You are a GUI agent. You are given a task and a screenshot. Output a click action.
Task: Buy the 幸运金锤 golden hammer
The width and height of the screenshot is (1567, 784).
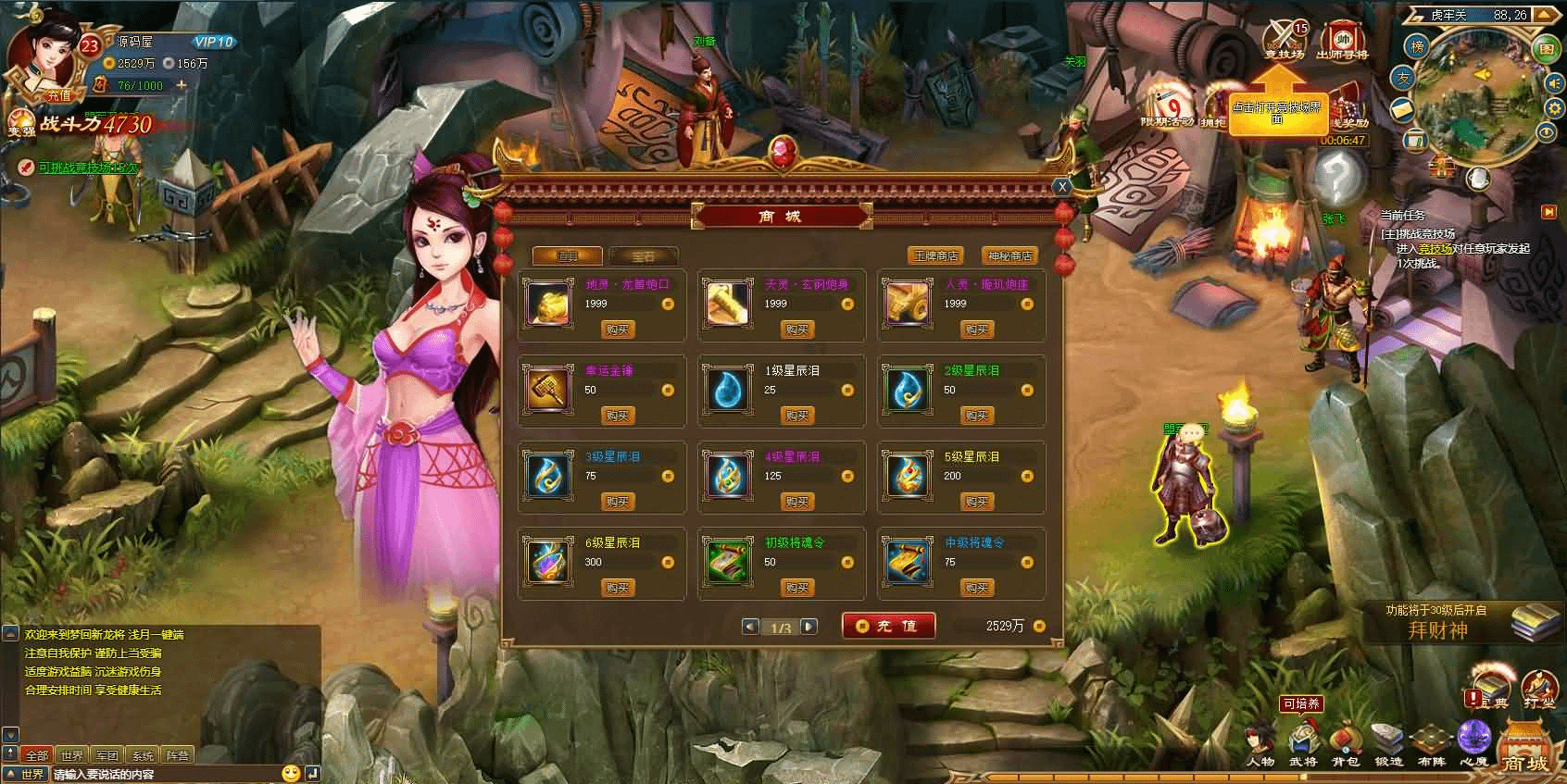pyautogui.click(x=617, y=416)
